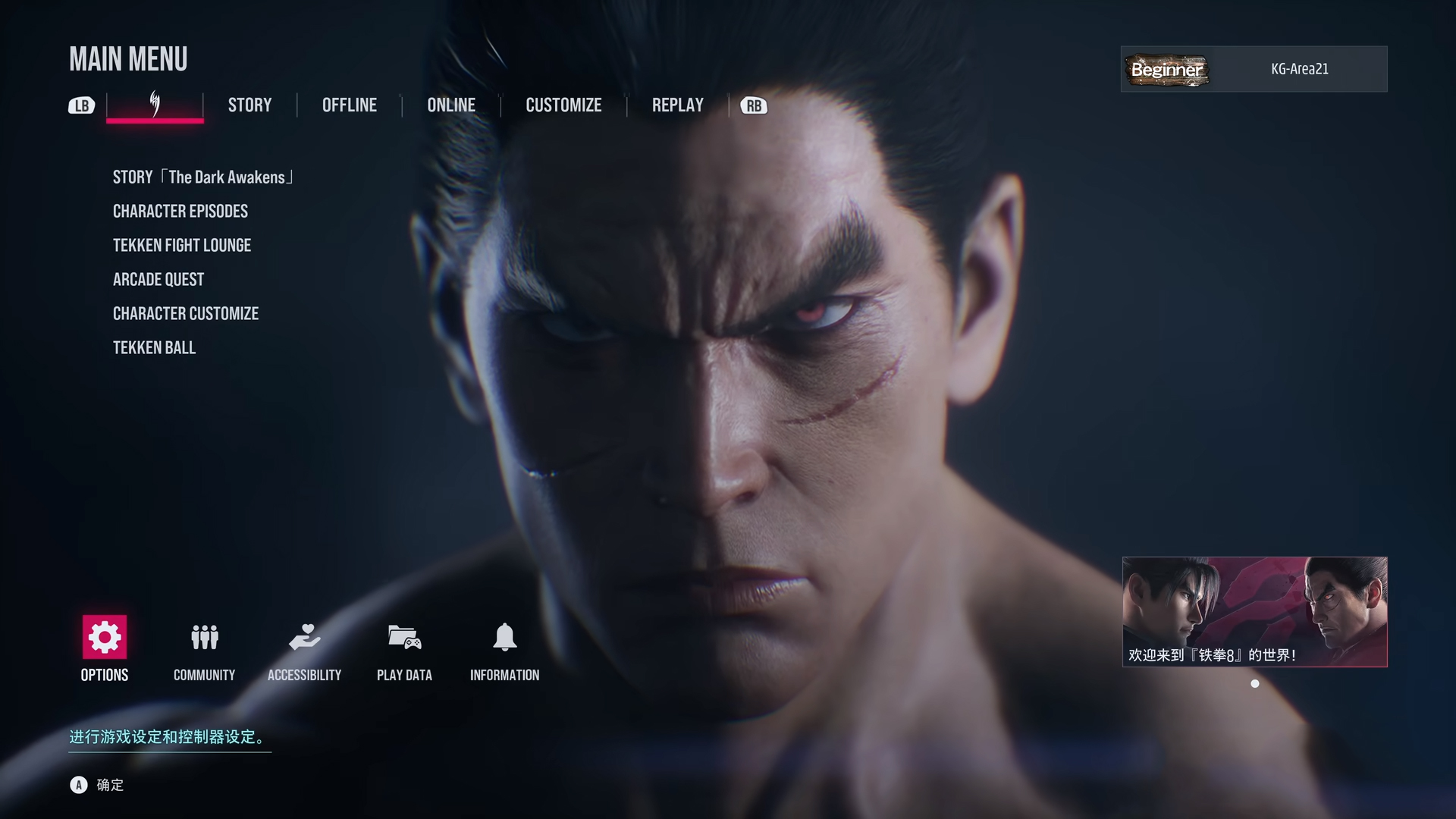Click the Play Data icon
This screenshot has height=819, width=1456.
tap(404, 638)
